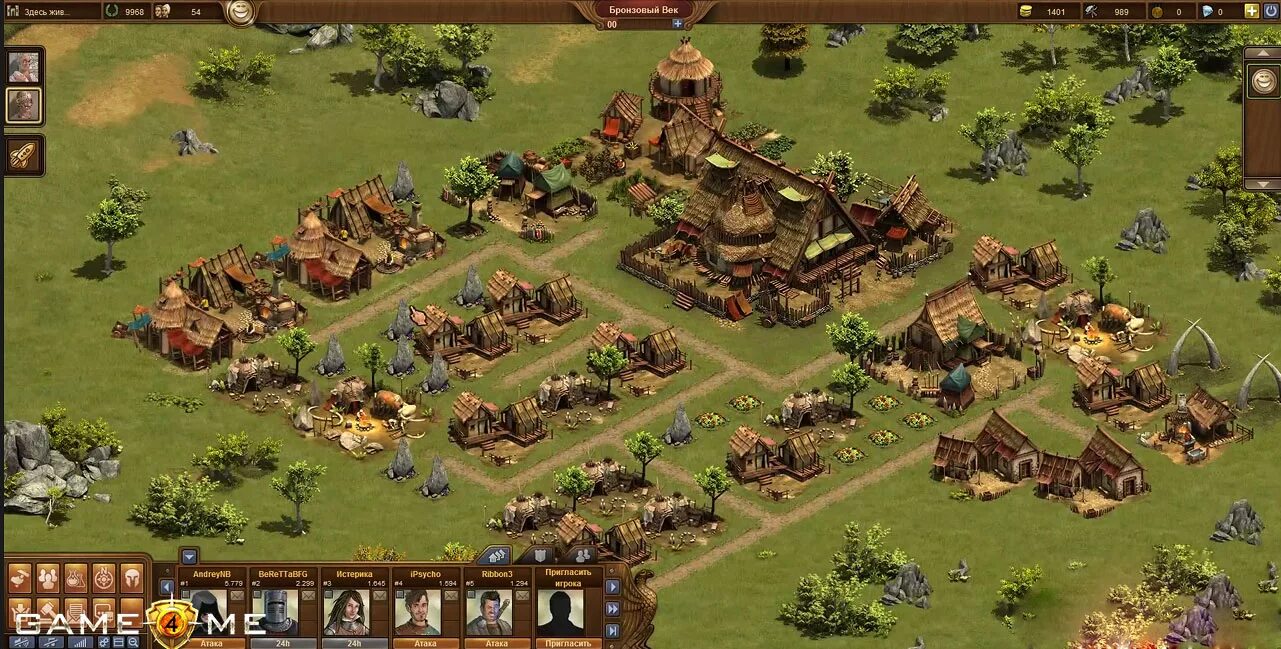The image size is (1281, 649).
Task: Attack player Ribbon3
Action: [496, 643]
